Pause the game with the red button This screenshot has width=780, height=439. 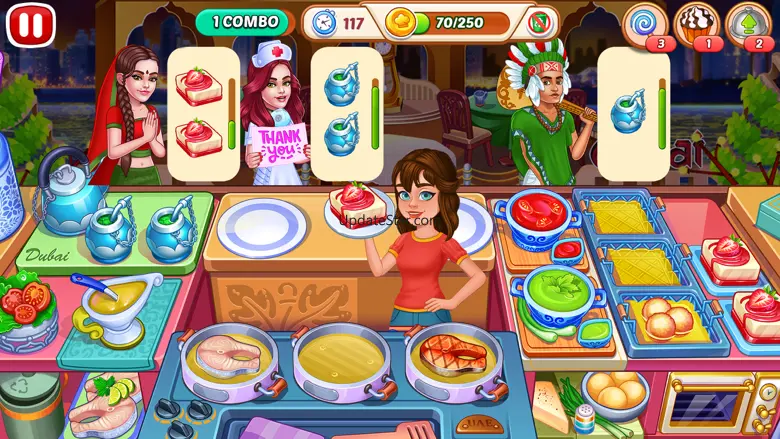point(31,25)
